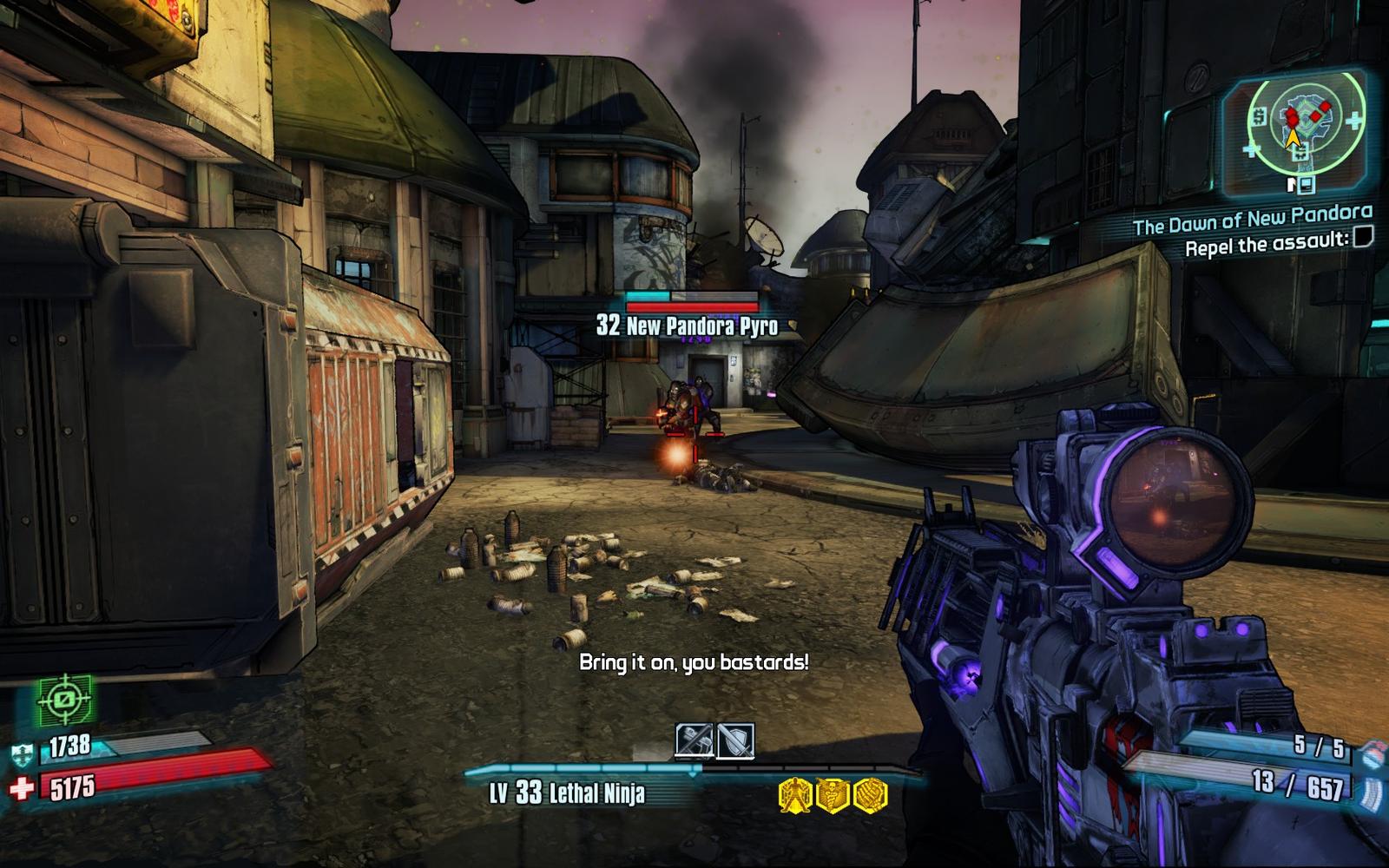The width and height of the screenshot is (1389, 868).
Task: Select the gold skull badge icon
Action: pyautogui.click(x=832, y=794)
